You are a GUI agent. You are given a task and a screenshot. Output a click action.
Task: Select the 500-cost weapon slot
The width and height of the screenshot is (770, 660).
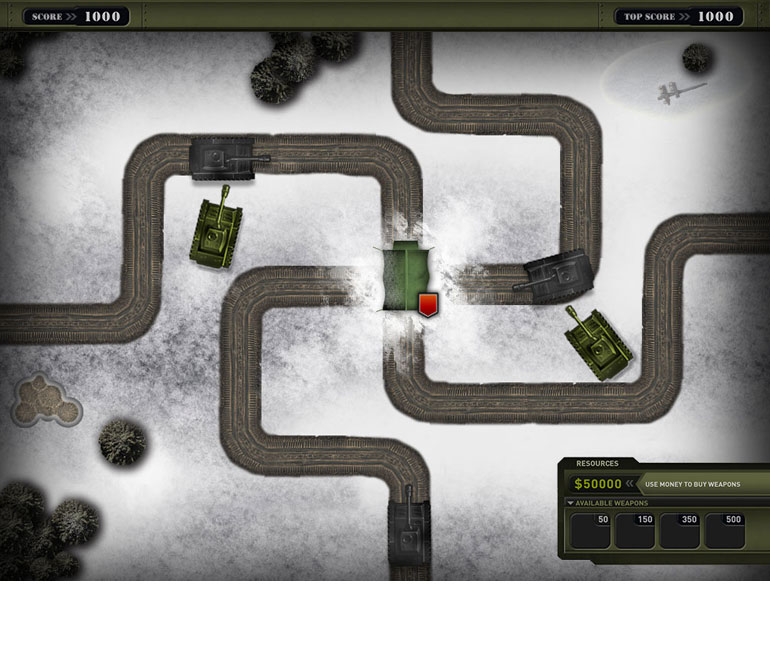pos(725,531)
